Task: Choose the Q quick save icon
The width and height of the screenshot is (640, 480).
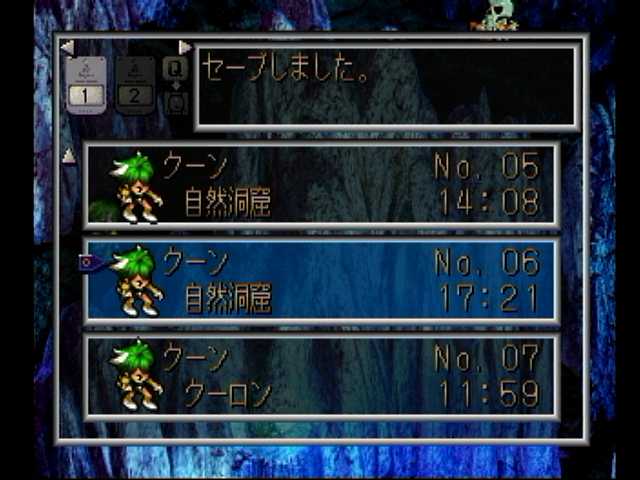Action: coord(175,68)
